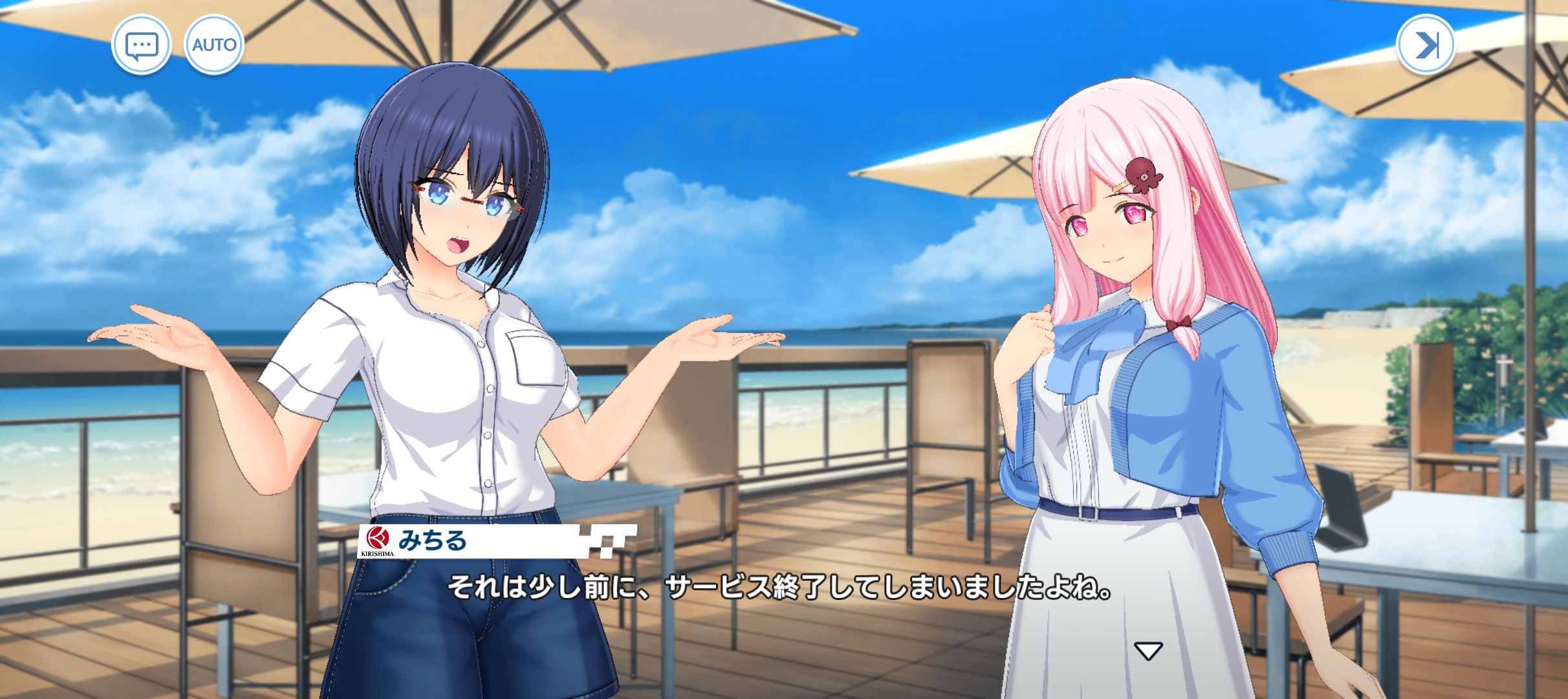
Task: Advance dialogue with the triangle indicator
Action: (x=1148, y=650)
